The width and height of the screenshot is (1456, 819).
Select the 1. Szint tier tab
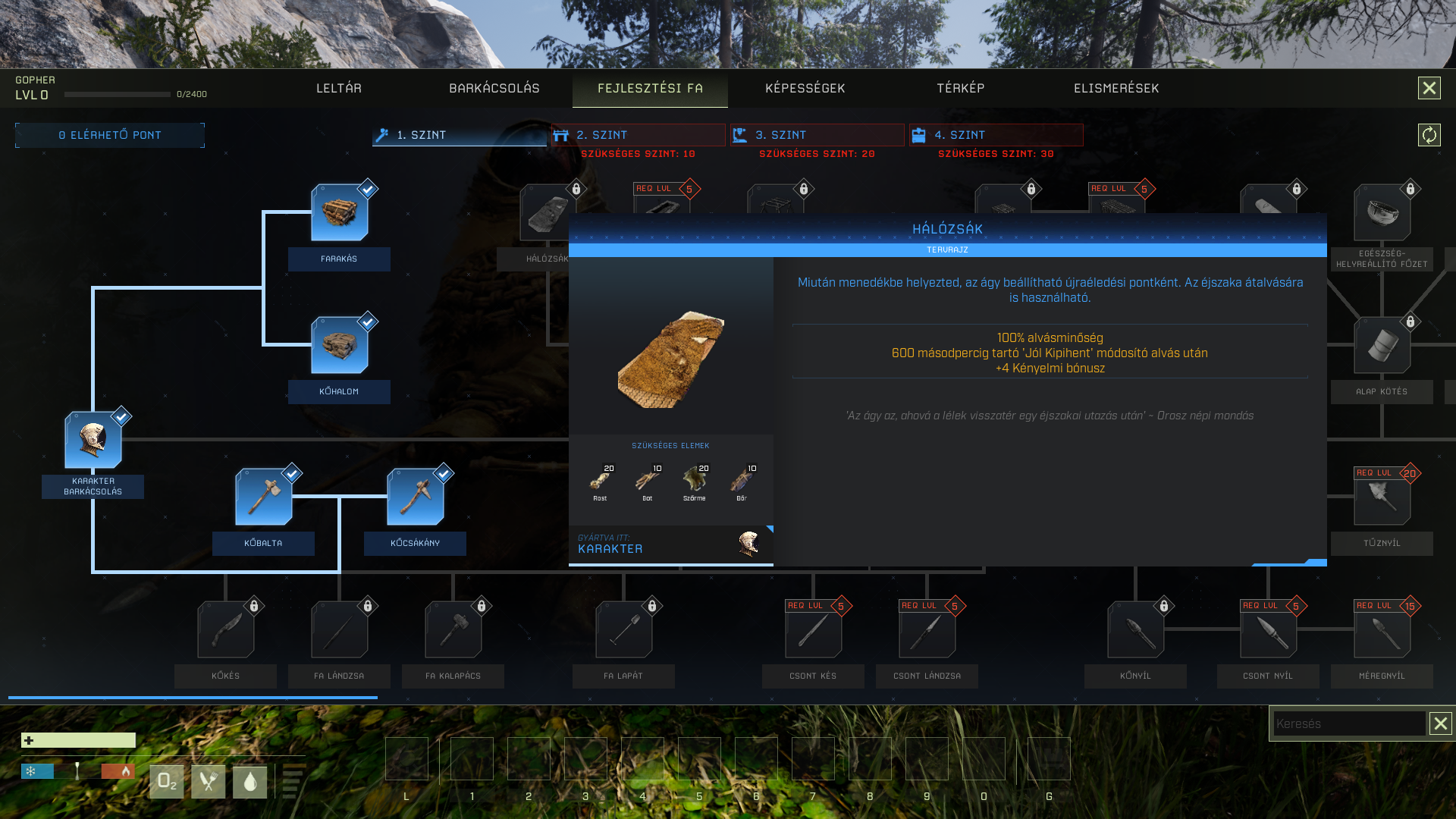[459, 135]
